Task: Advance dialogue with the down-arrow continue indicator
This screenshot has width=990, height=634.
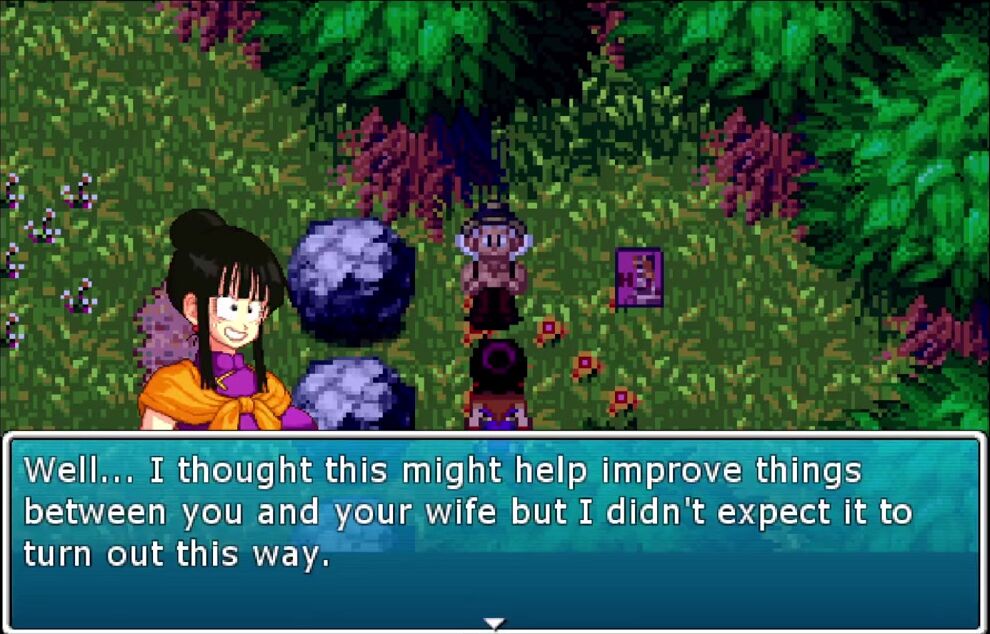Action: 494,624
